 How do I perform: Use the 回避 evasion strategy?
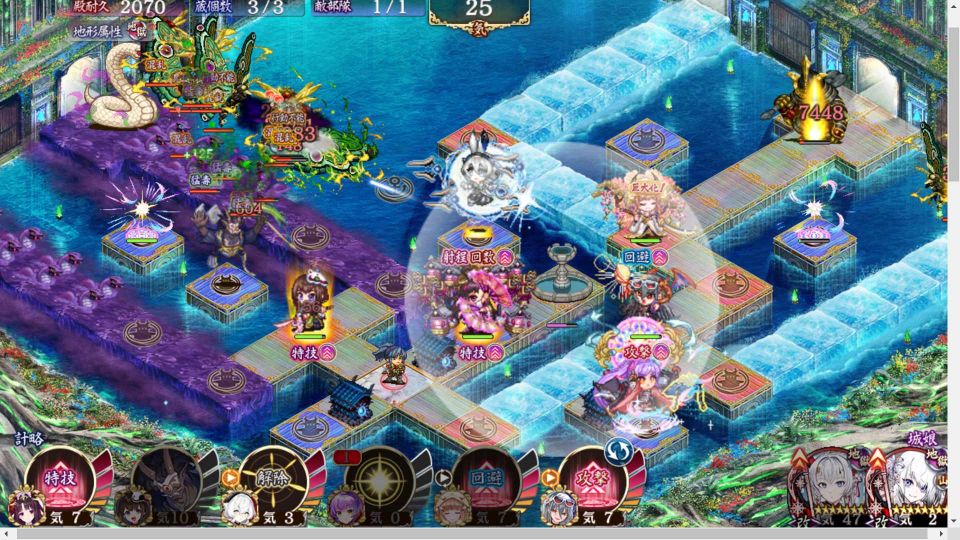(x=486, y=480)
